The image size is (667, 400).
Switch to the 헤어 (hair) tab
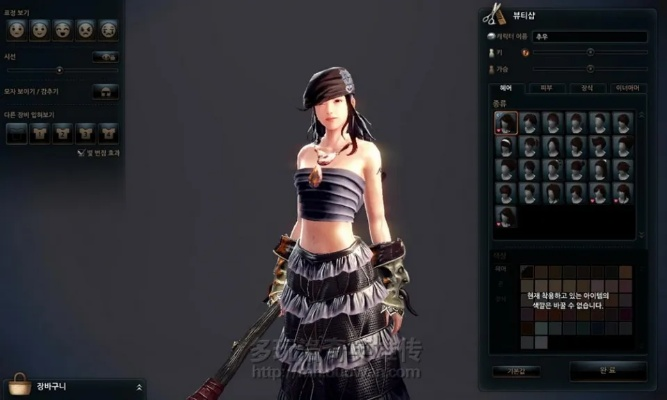[506, 89]
